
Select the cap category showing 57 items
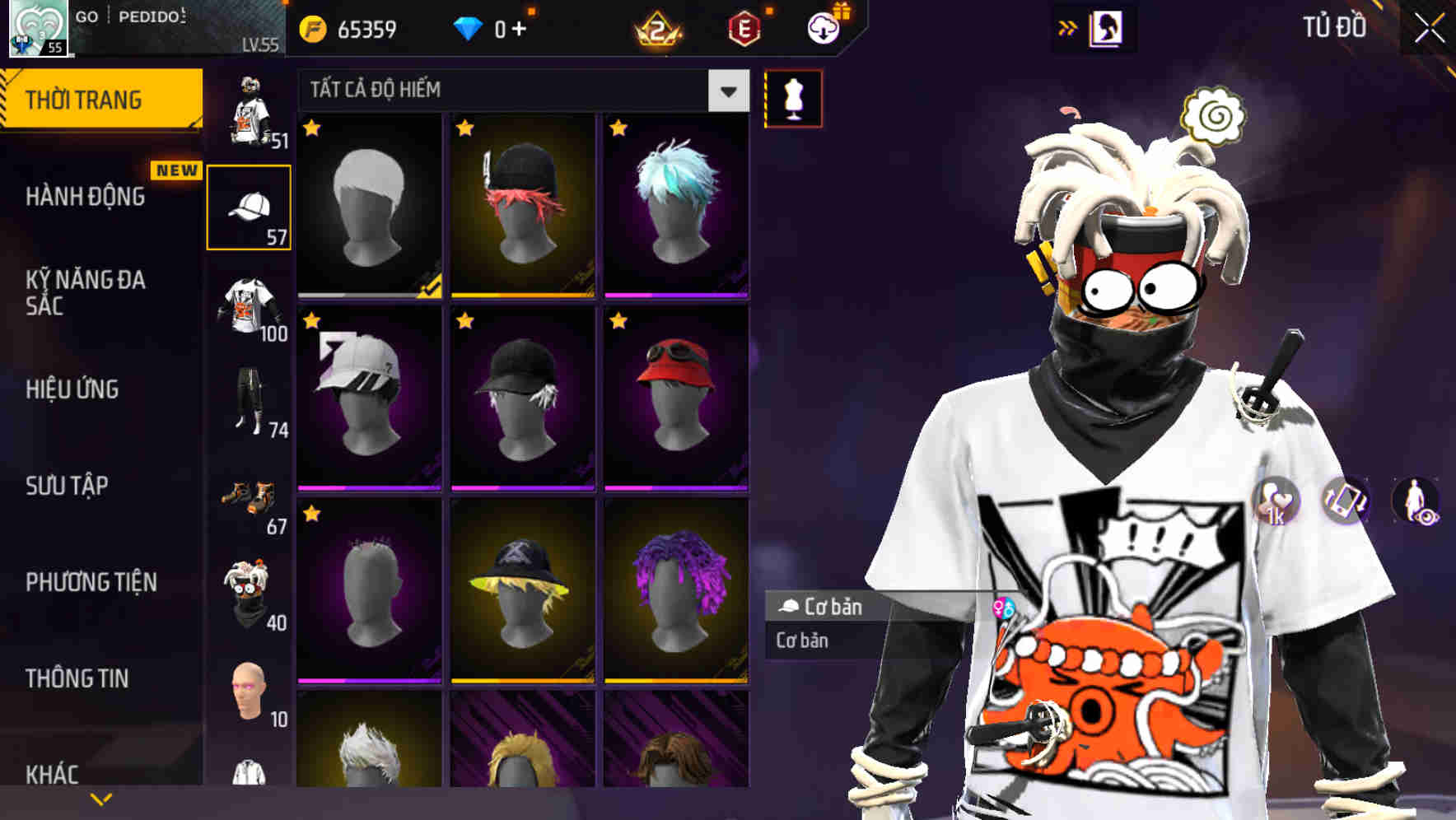point(250,207)
